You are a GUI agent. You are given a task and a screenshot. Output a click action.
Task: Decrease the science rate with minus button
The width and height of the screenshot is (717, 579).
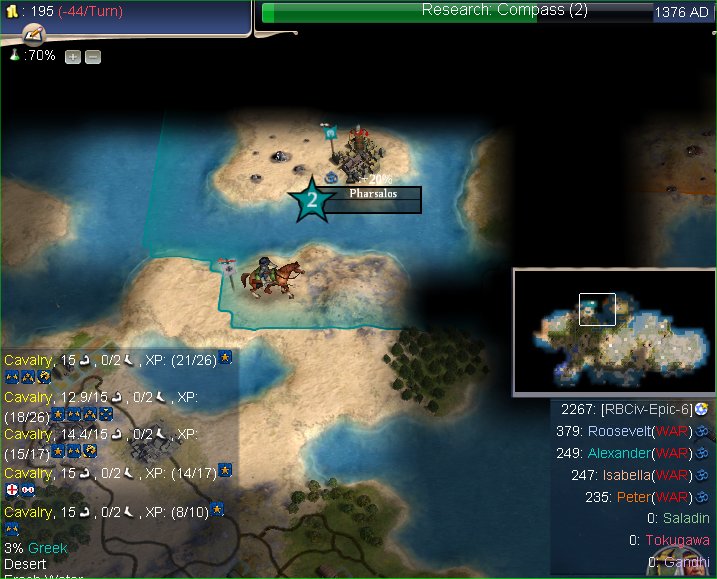pos(92,57)
